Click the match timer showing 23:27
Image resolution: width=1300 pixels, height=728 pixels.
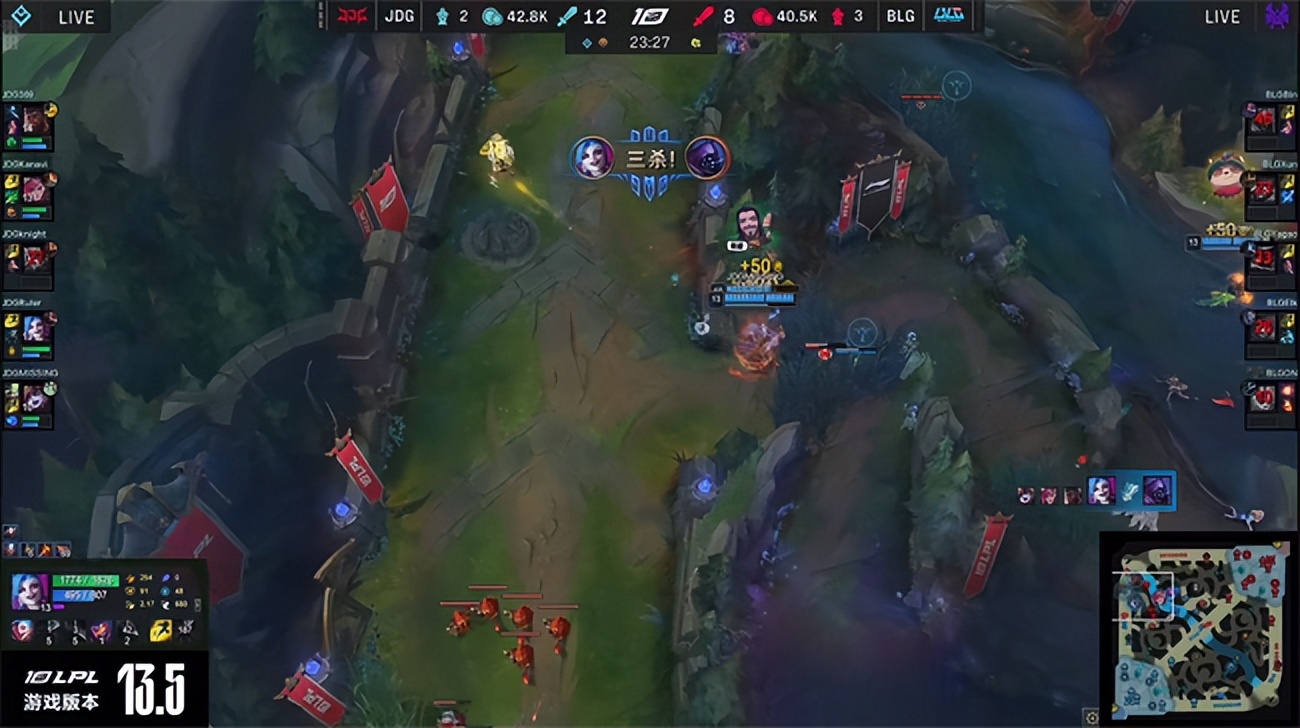(x=650, y=43)
